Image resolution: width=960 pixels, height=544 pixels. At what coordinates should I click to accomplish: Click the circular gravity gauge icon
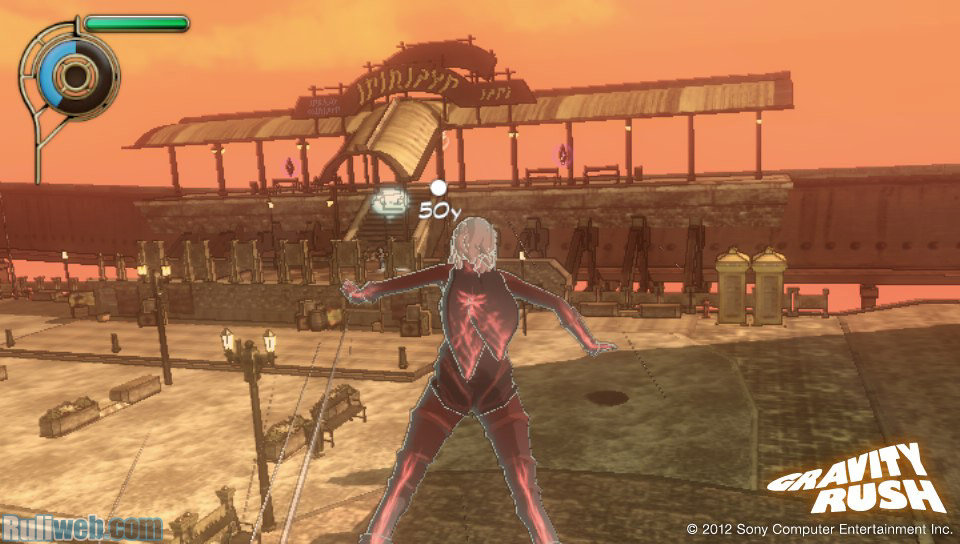click(x=73, y=72)
